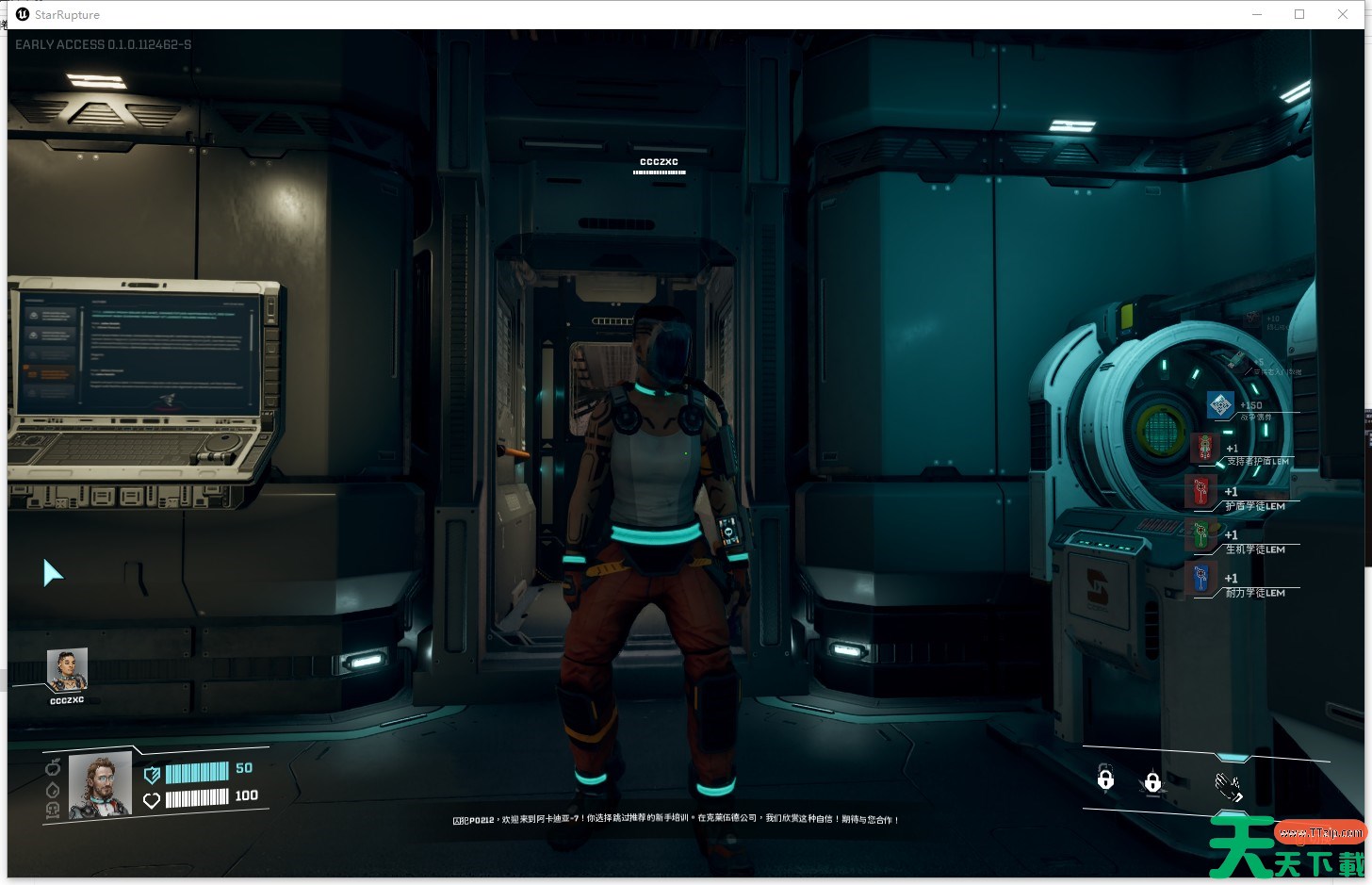Viewport: 1372px width, 885px height.
Task: Select the empty hand slot
Action: [1228, 785]
